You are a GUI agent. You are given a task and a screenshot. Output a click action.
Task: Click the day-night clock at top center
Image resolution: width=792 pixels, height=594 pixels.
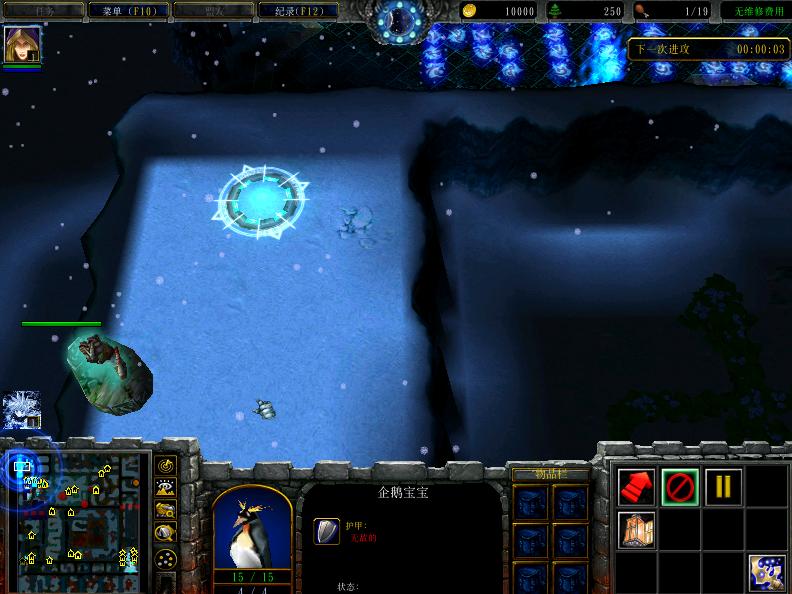(x=396, y=18)
